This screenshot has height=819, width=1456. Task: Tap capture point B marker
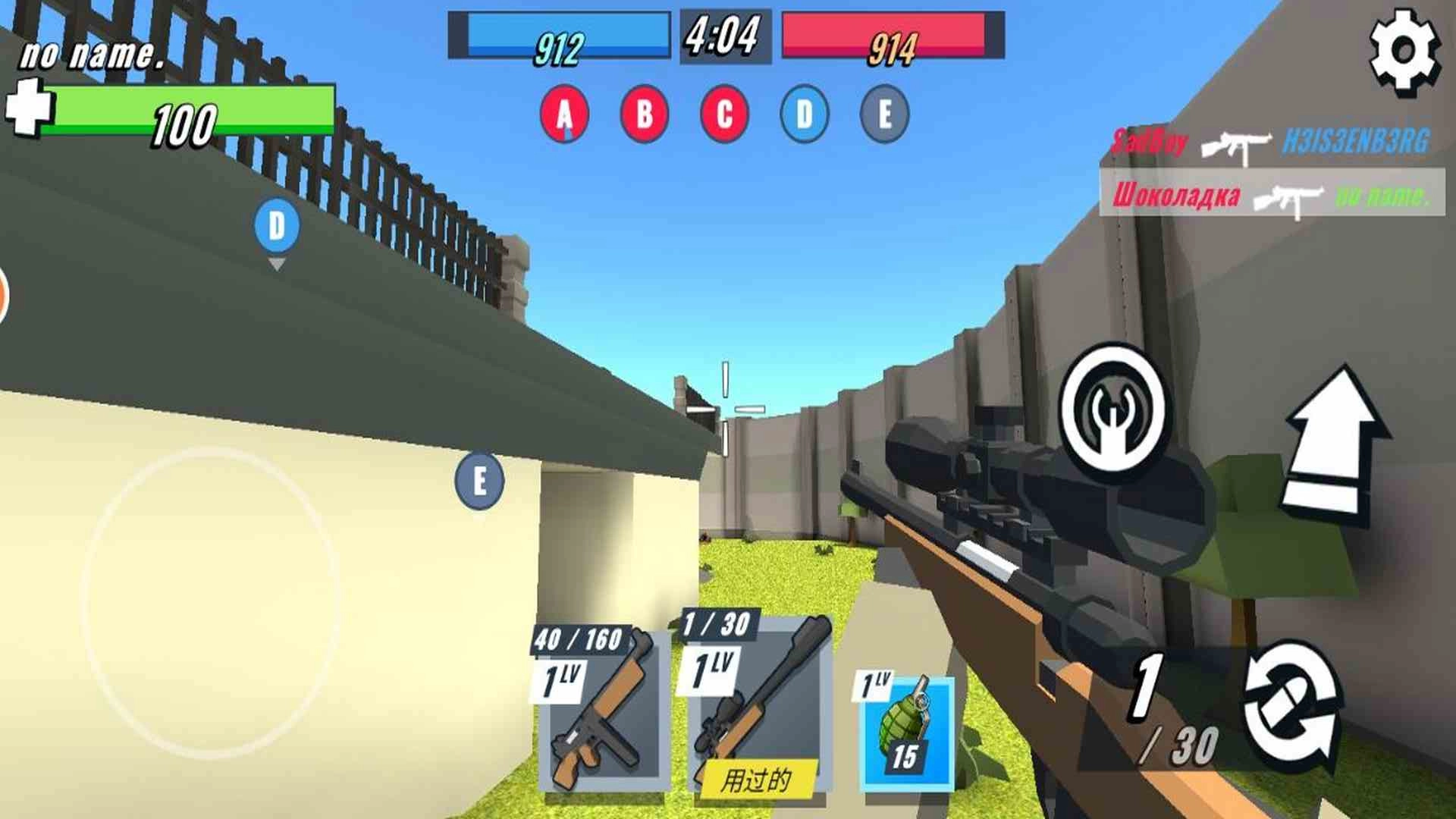tap(644, 114)
